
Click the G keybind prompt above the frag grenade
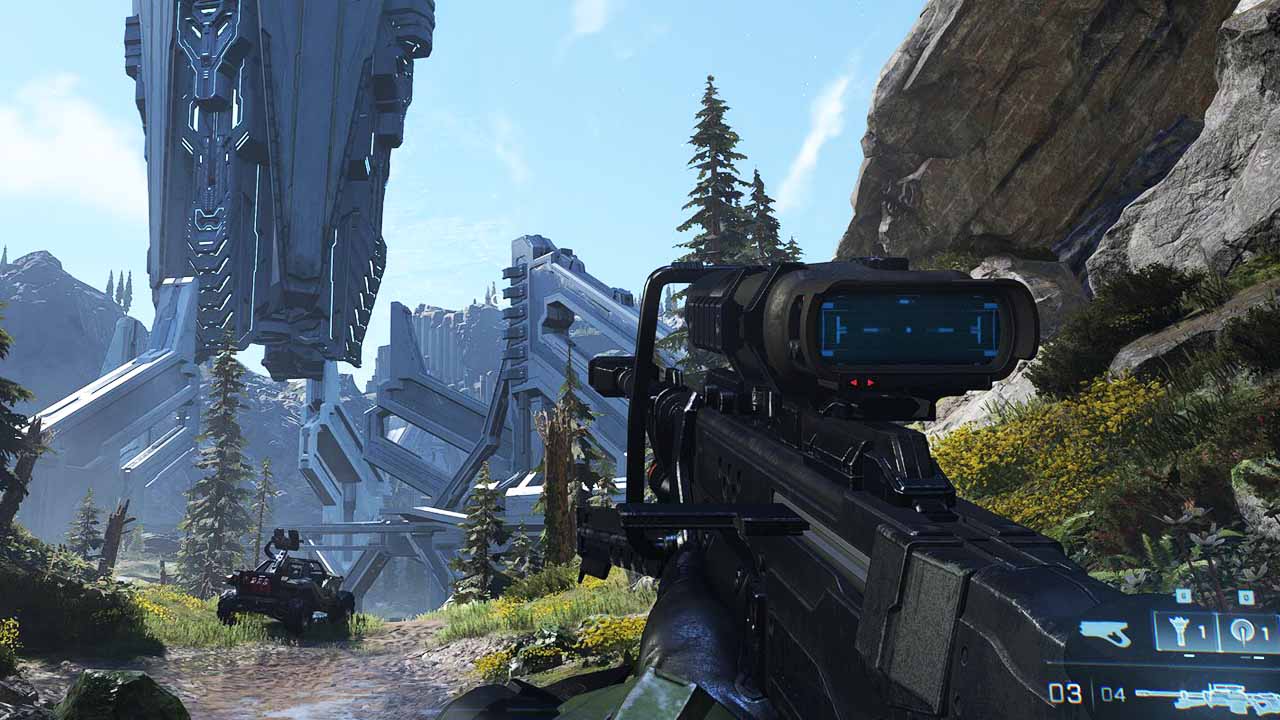coord(1183,596)
